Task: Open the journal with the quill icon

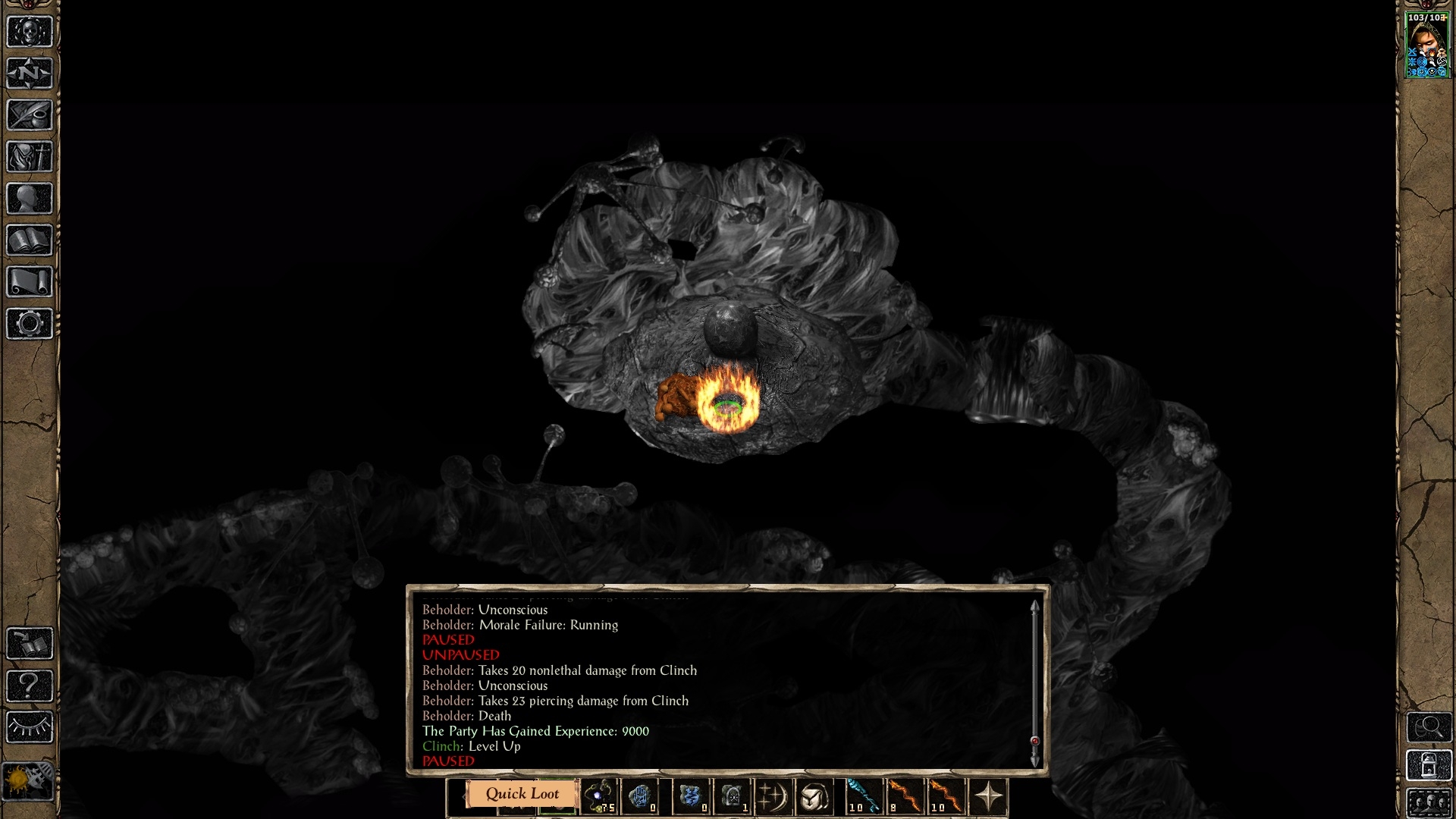Action: coord(30,115)
